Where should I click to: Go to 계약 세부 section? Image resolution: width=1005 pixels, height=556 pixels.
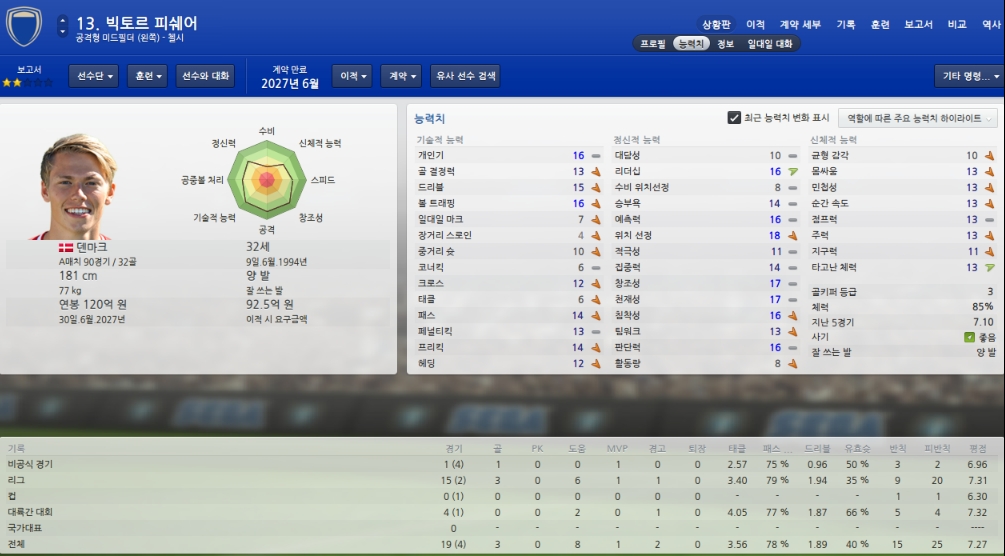click(799, 24)
